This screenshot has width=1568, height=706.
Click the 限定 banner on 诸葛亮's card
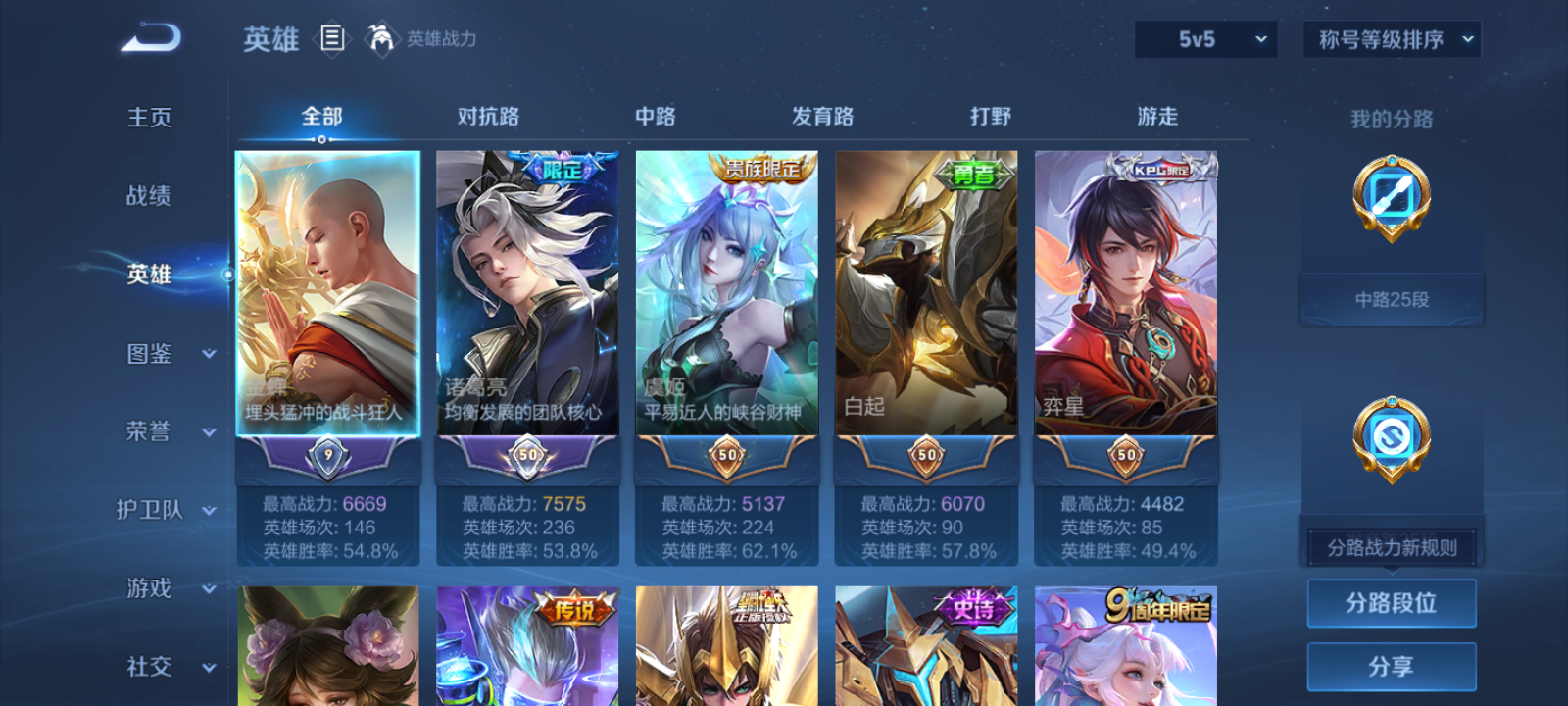pyautogui.click(x=561, y=167)
